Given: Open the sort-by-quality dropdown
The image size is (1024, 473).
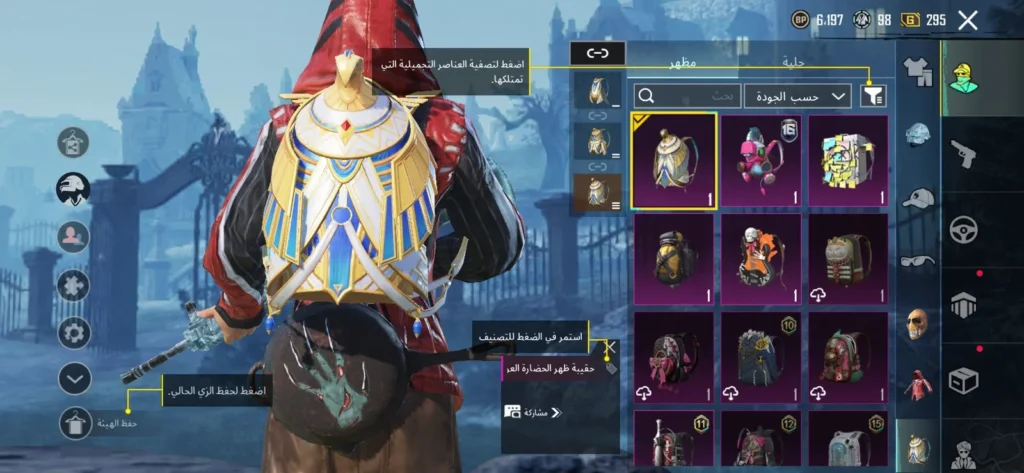Looking at the screenshot, I should tap(797, 96).
